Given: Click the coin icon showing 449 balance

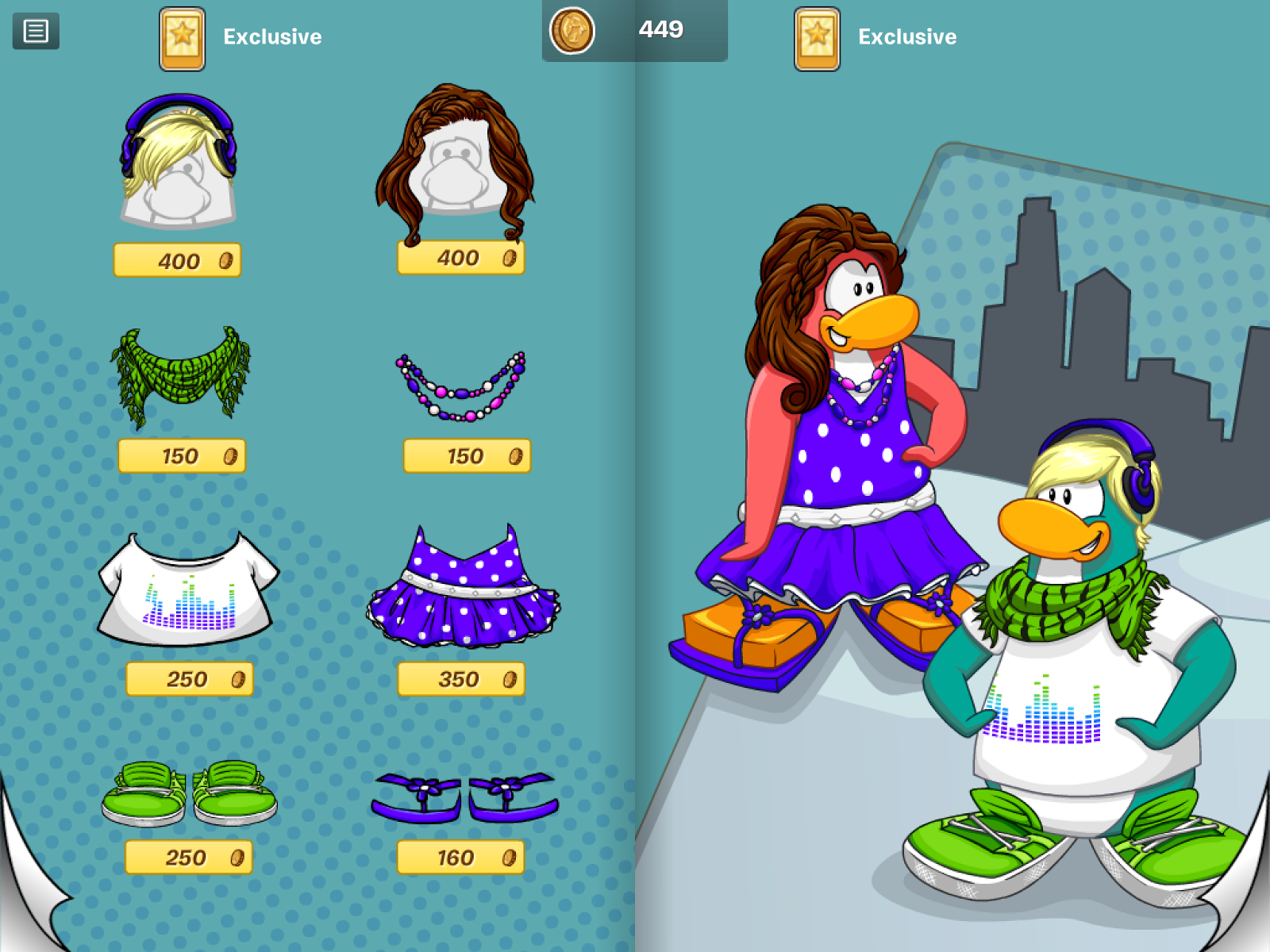Looking at the screenshot, I should 573,33.
